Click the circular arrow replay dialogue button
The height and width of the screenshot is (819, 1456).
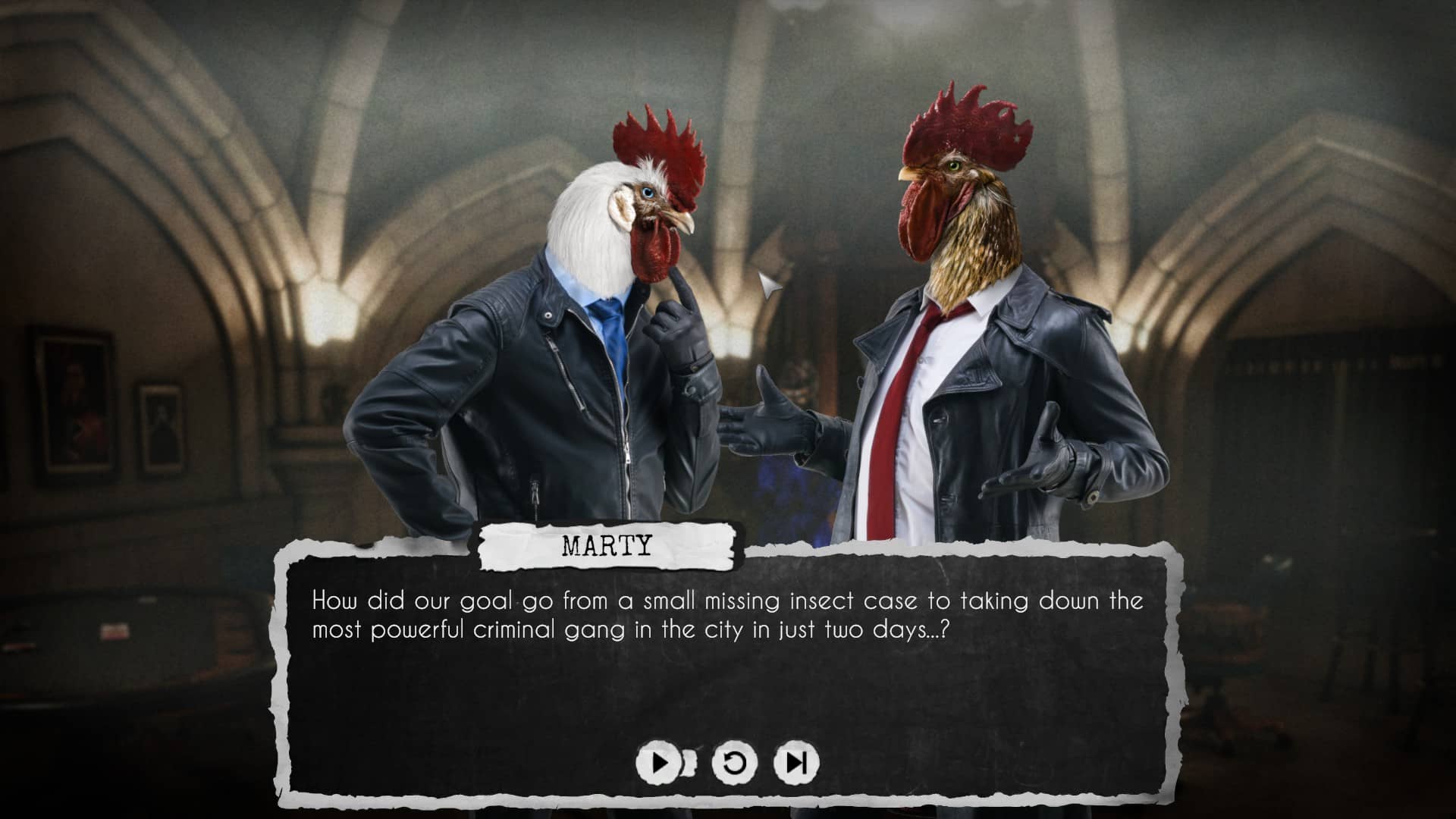point(734,762)
